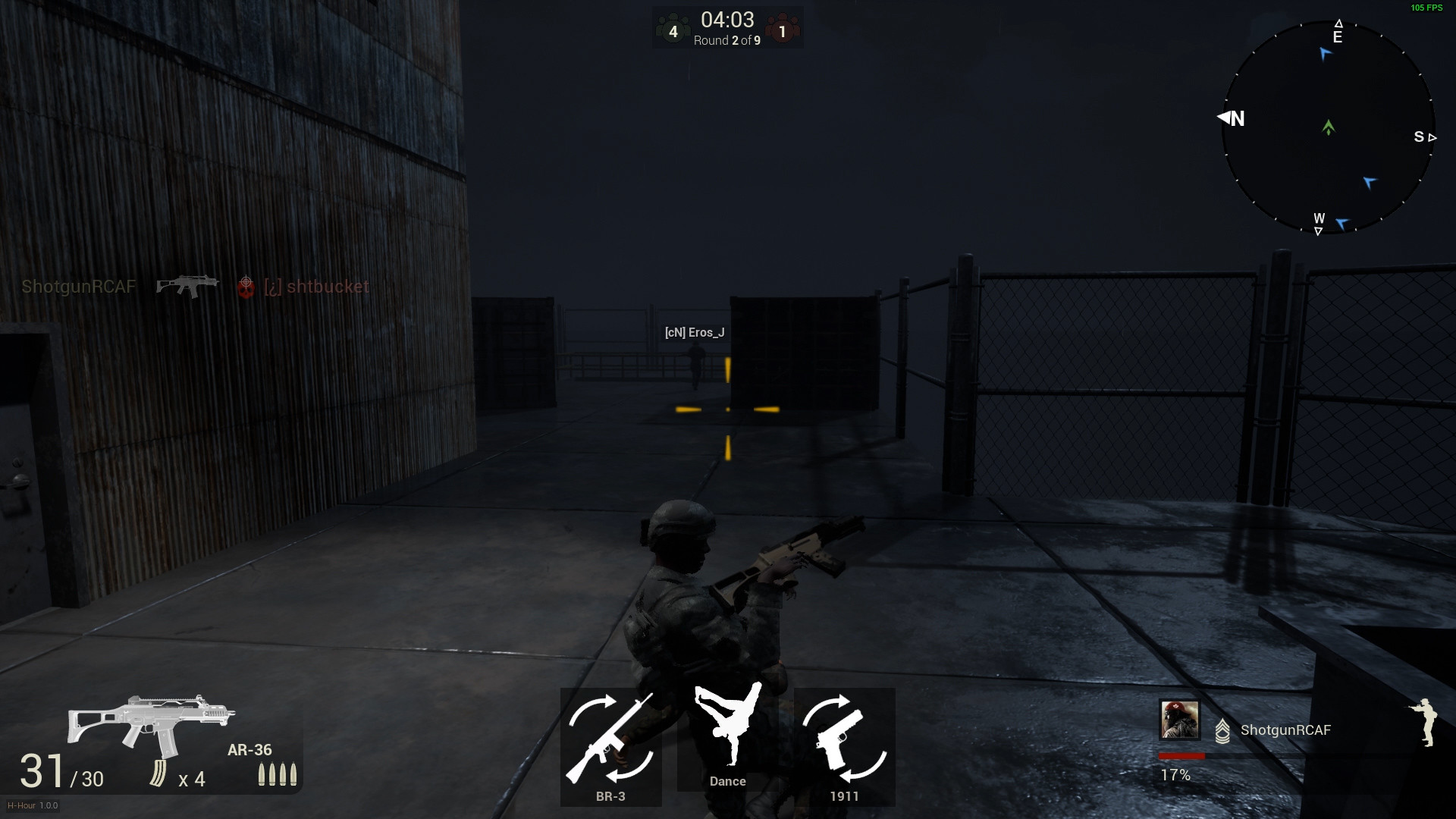
Task: Click the player name ShotgunRCAF in killfeed
Action: pyautogui.click(x=78, y=287)
